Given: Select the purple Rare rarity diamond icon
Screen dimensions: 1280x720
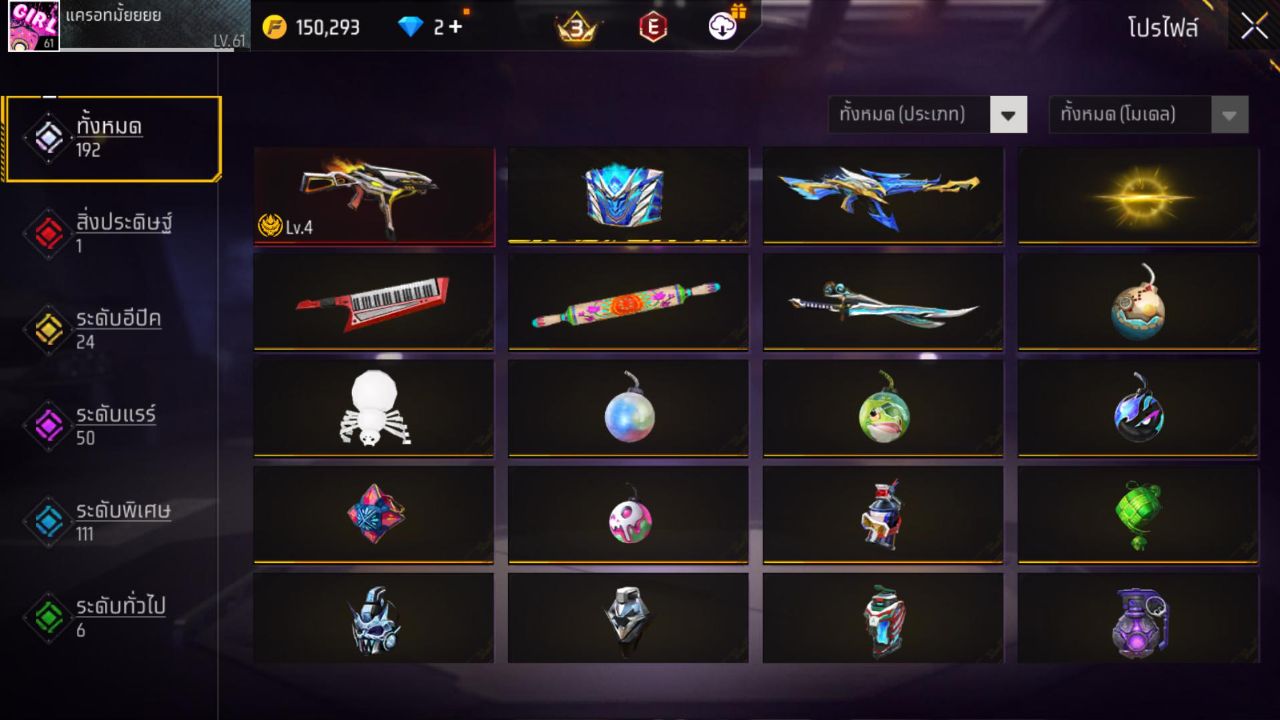Looking at the screenshot, I should 46,426.
